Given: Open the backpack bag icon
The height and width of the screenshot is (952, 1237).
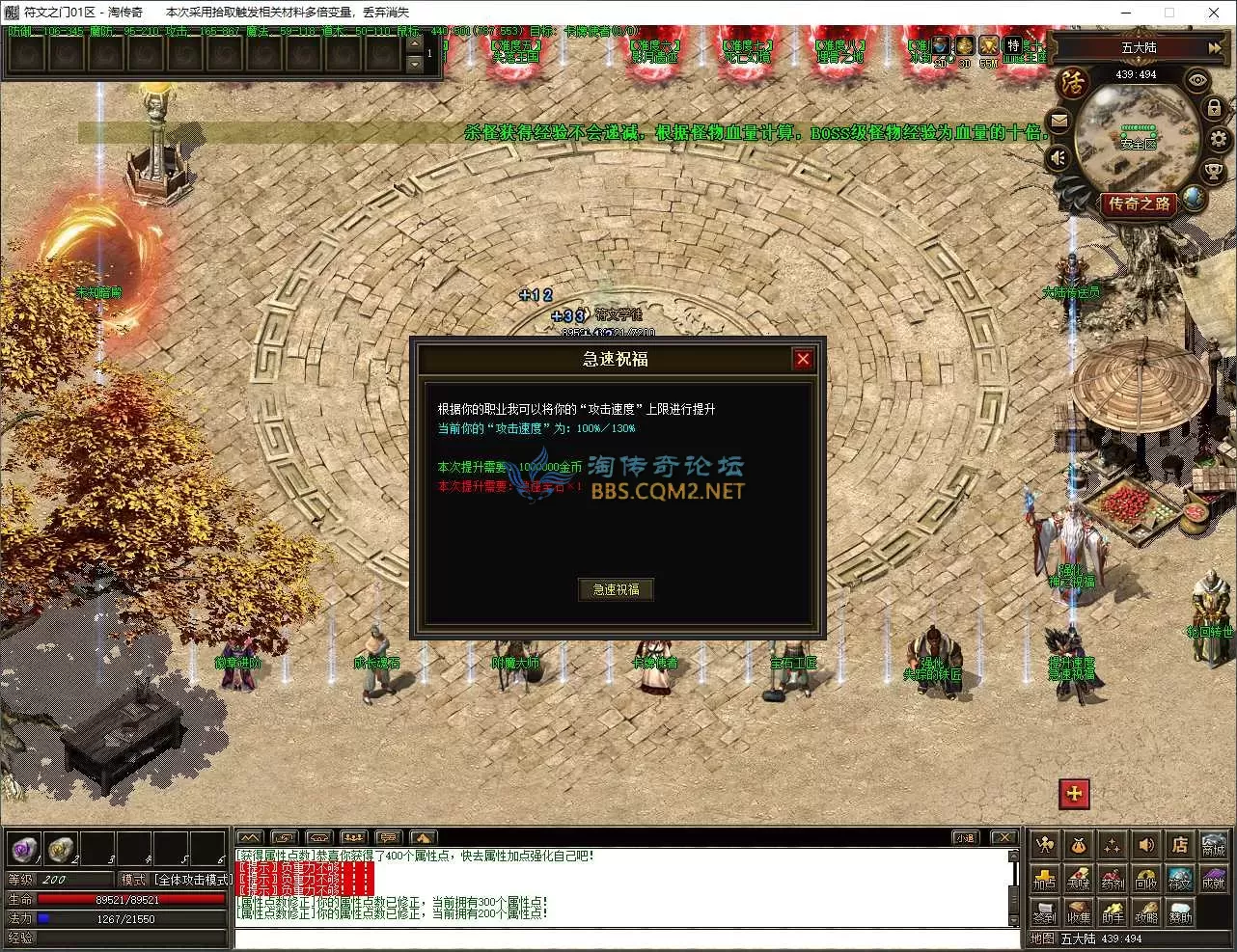Looking at the screenshot, I should click(x=1078, y=846).
